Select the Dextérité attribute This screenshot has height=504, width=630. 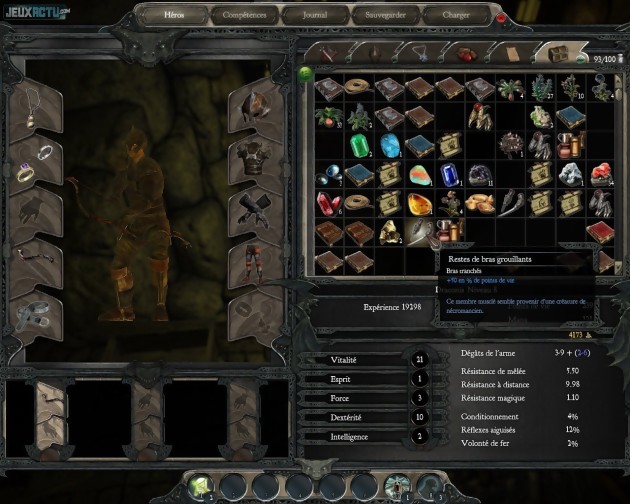click(x=343, y=417)
